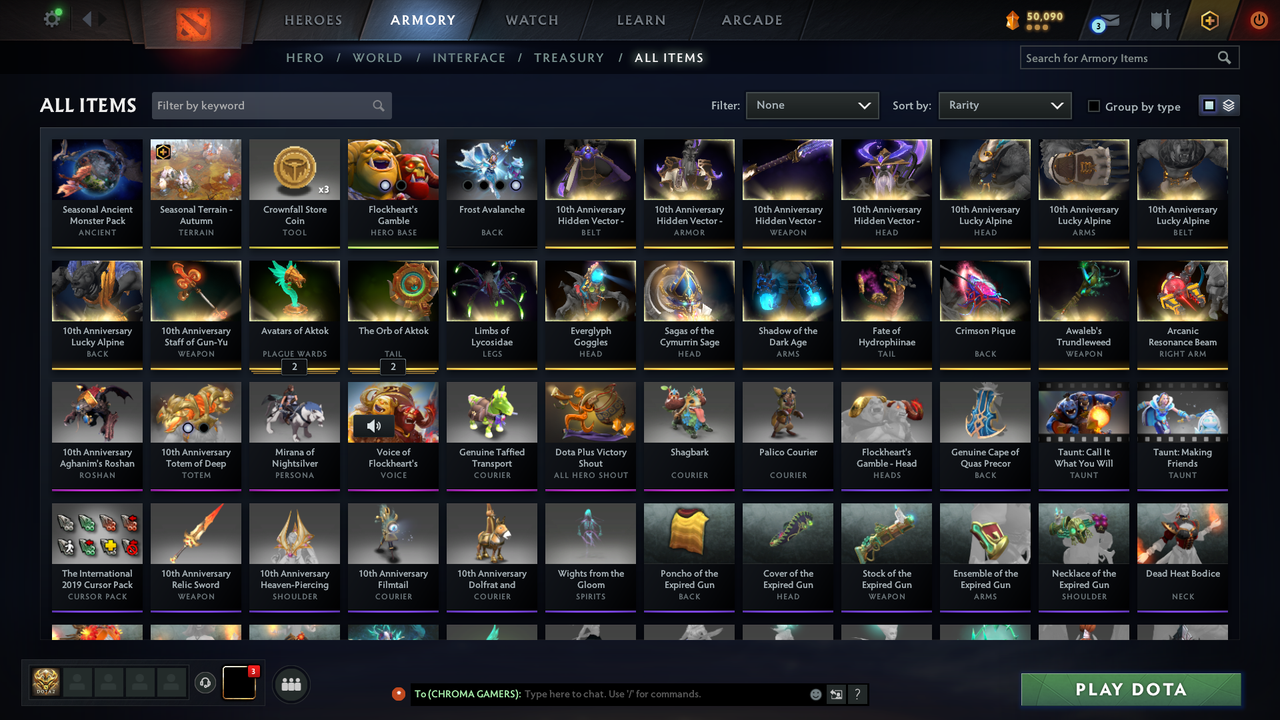Click the red power button icon
1280x720 pixels.
coord(1257,20)
